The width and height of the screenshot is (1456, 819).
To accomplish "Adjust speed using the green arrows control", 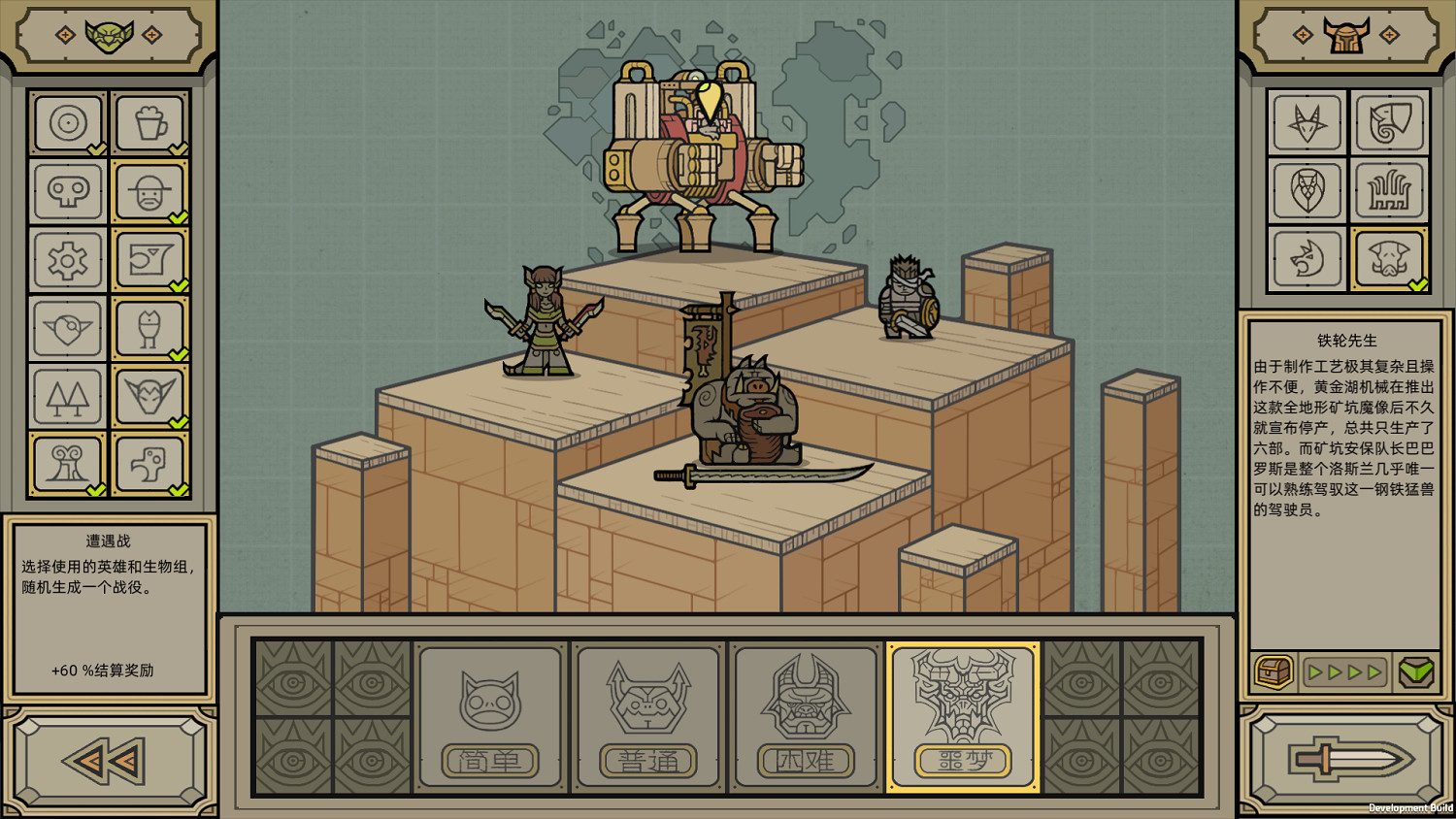I will tap(1343, 671).
